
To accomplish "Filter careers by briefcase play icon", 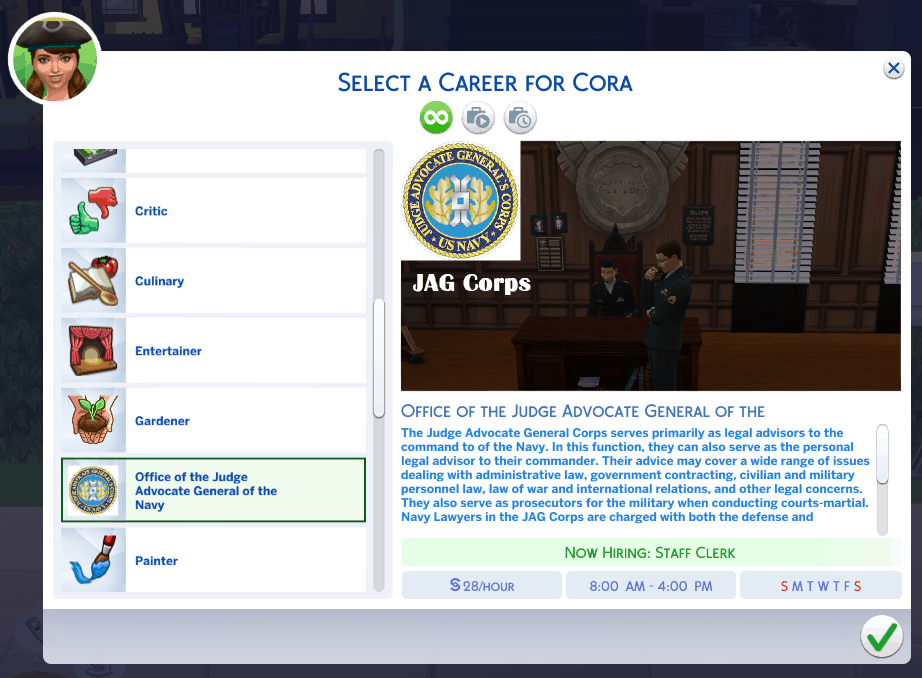I will 478,118.
